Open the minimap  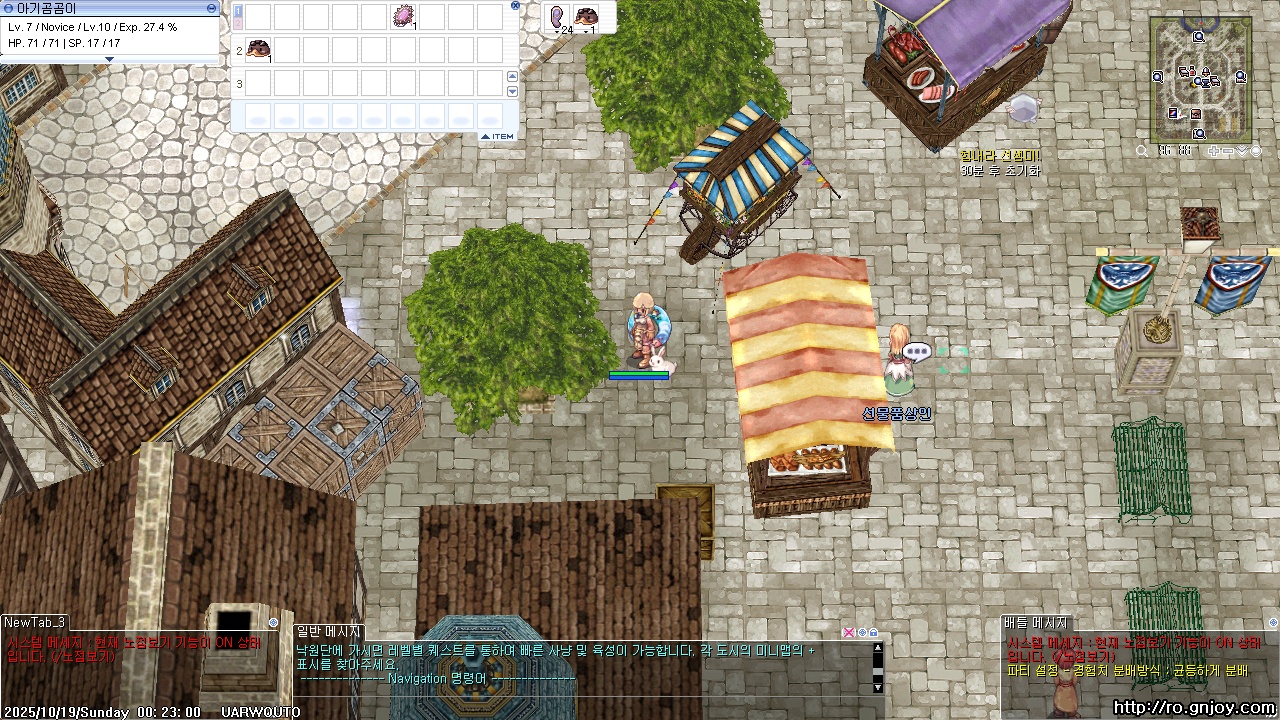tap(1201, 78)
